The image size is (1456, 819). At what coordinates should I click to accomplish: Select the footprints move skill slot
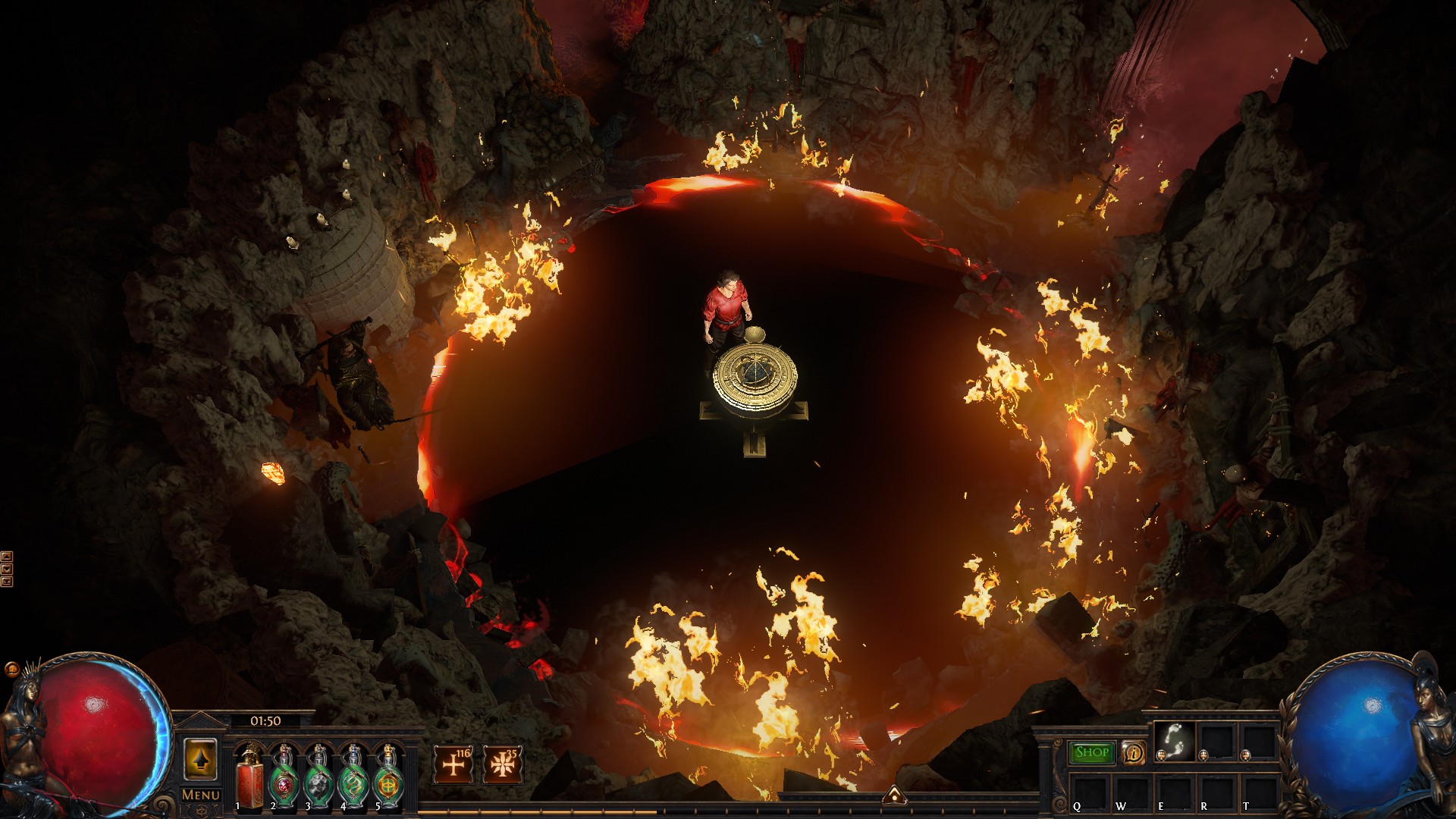tap(1175, 741)
